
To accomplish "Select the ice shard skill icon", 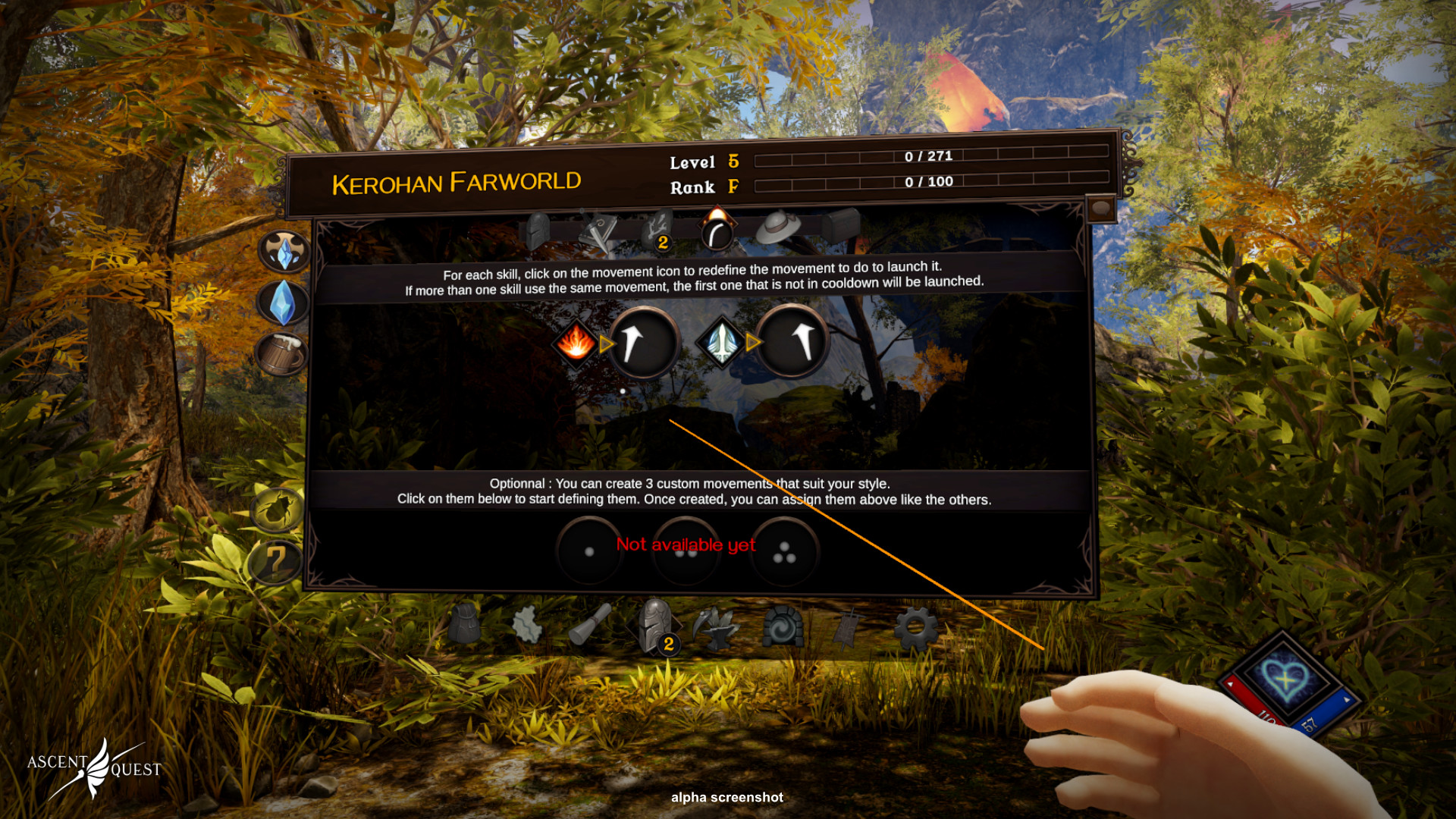I will (x=721, y=342).
